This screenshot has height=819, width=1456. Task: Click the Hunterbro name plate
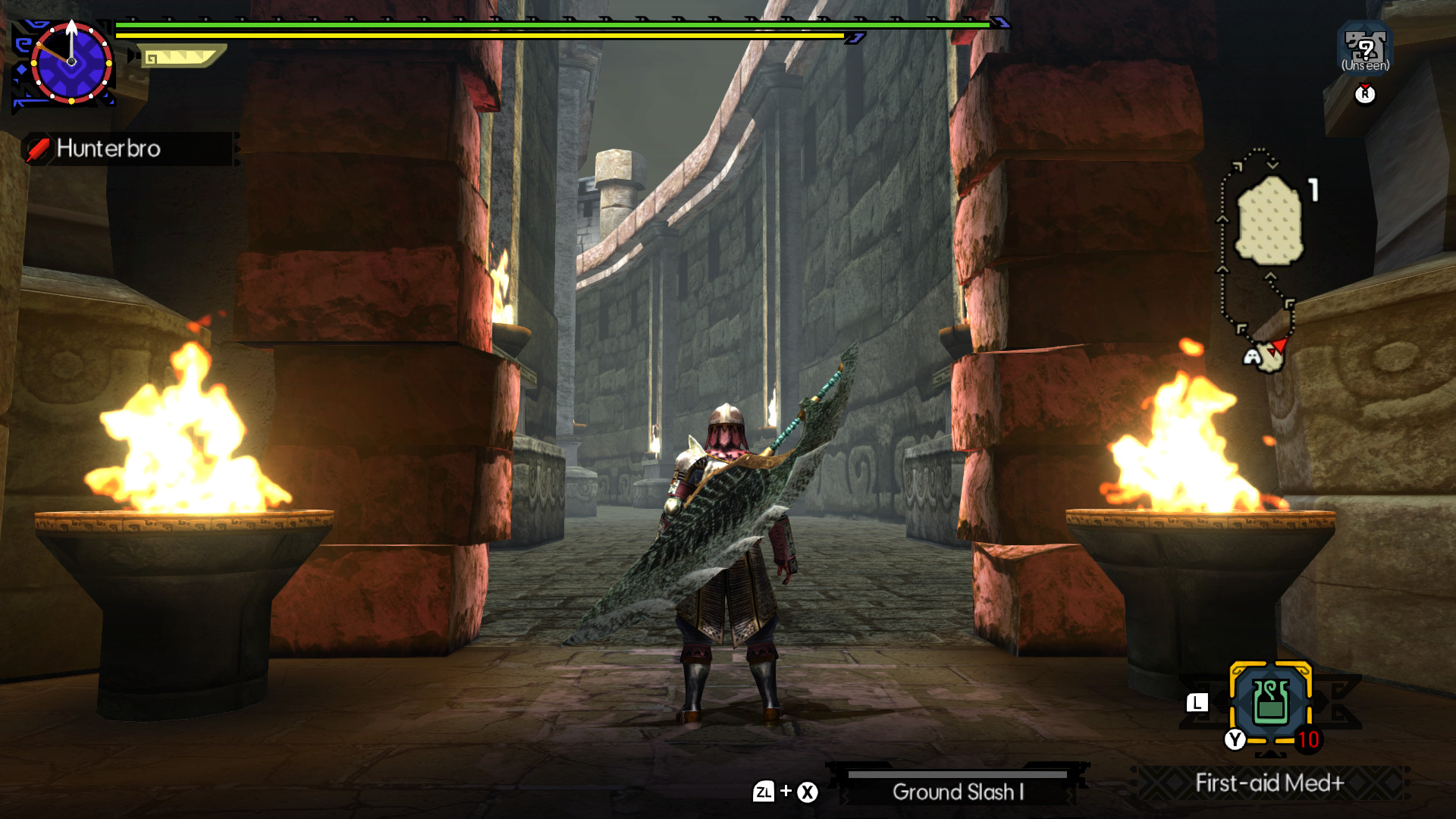pyautogui.click(x=110, y=149)
